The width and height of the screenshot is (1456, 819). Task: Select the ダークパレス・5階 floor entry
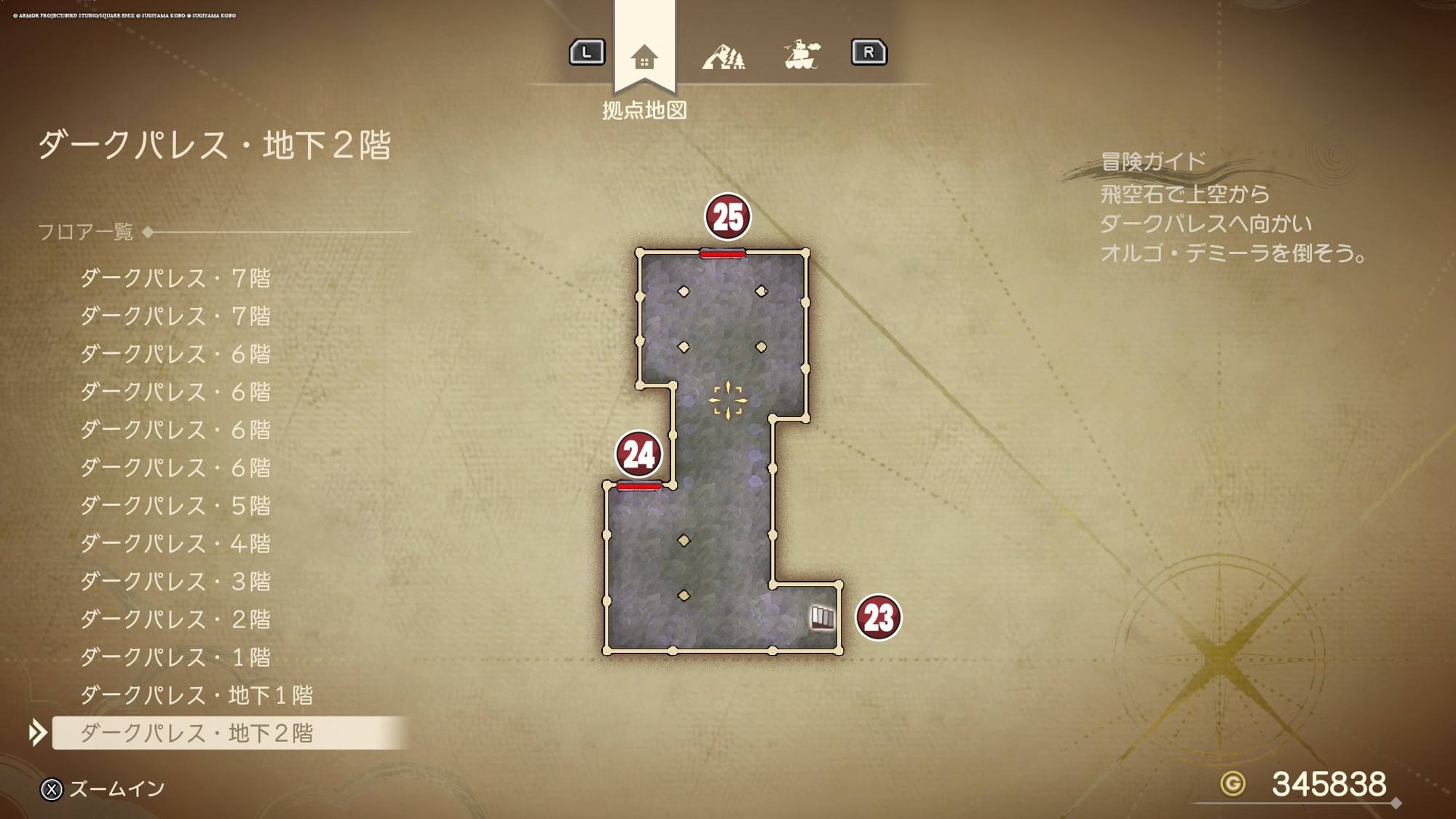point(175,505)
